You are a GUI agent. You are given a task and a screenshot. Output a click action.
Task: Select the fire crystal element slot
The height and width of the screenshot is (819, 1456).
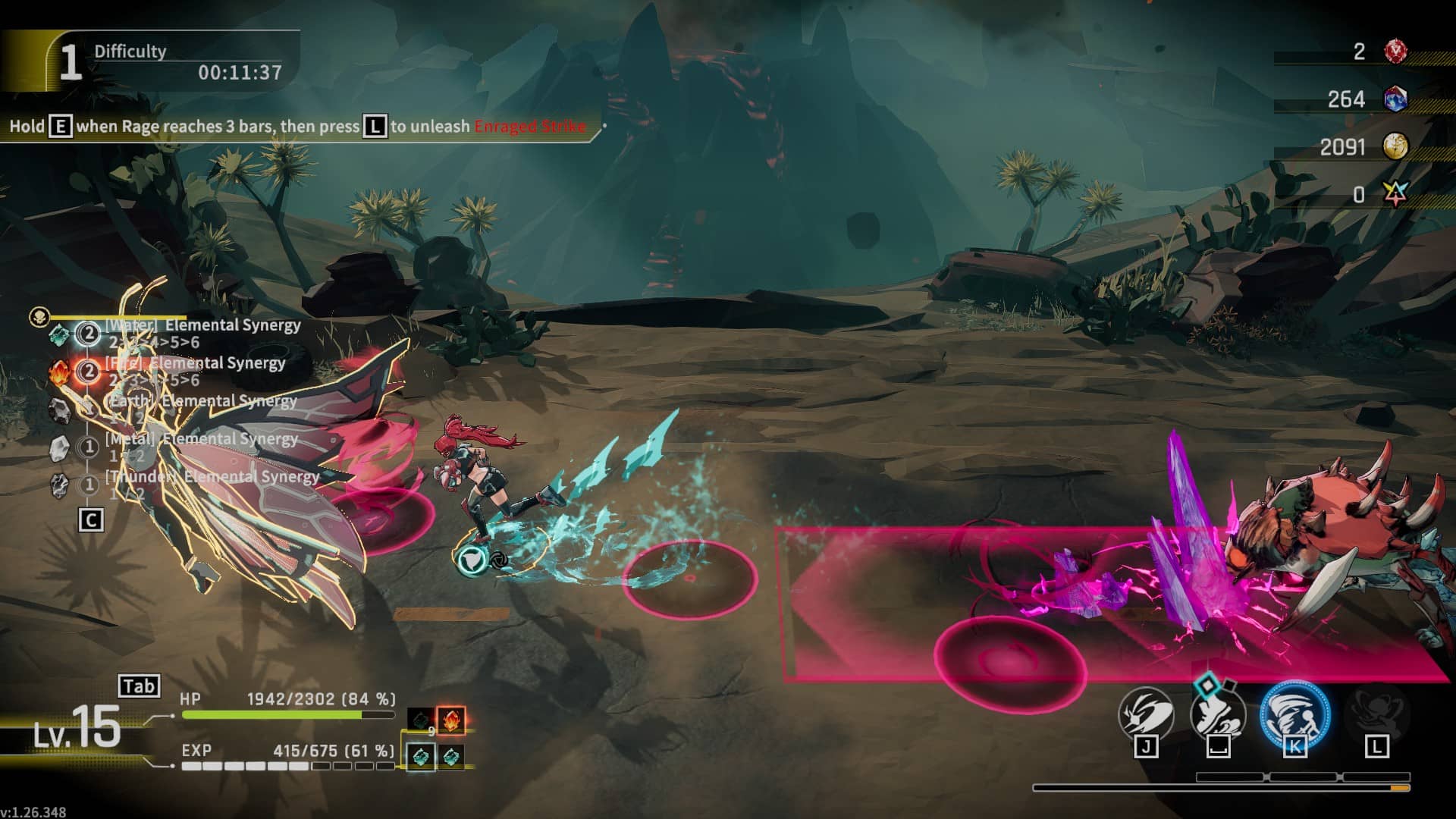[x=450, y=720]
